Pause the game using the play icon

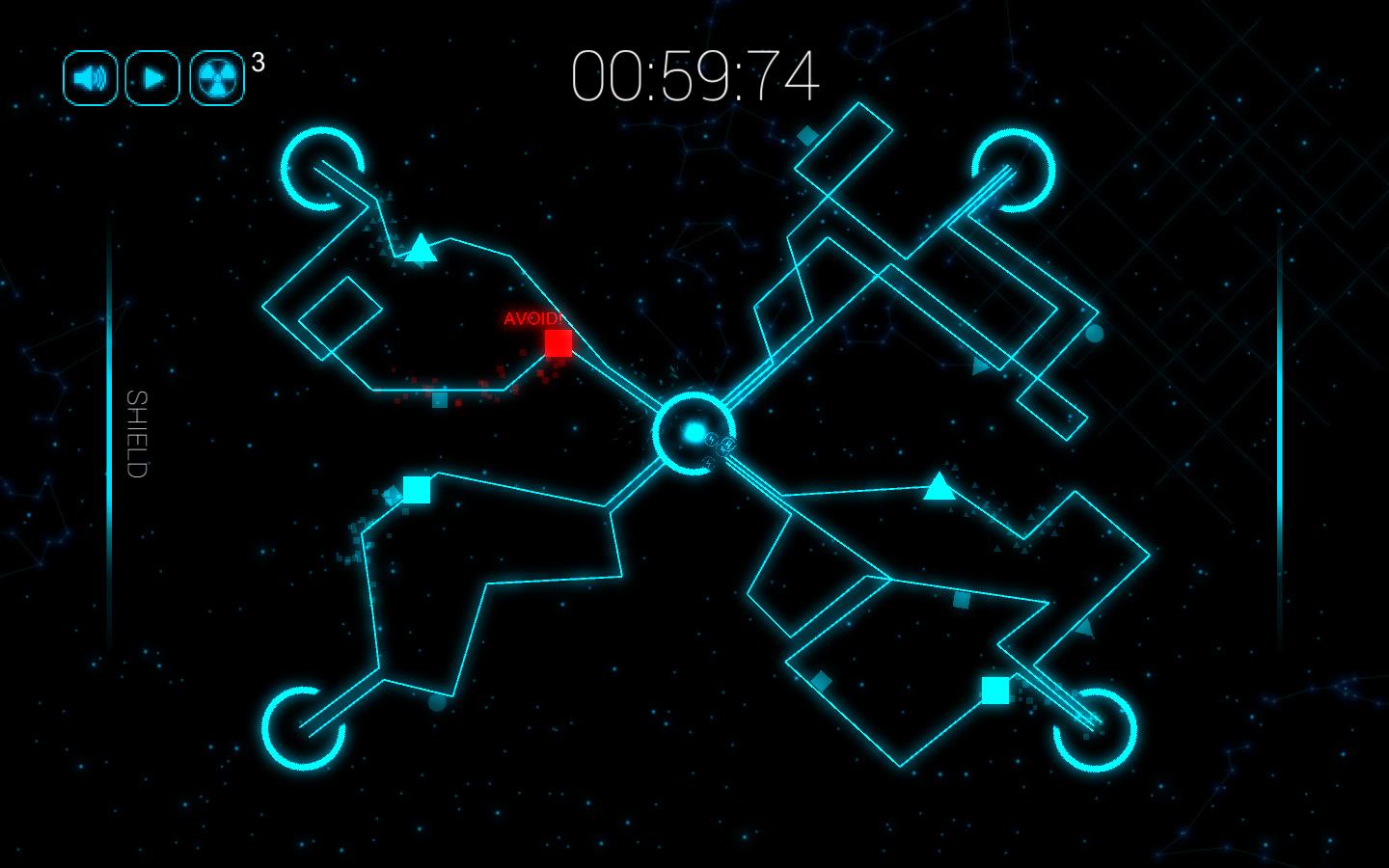point(152,76)
